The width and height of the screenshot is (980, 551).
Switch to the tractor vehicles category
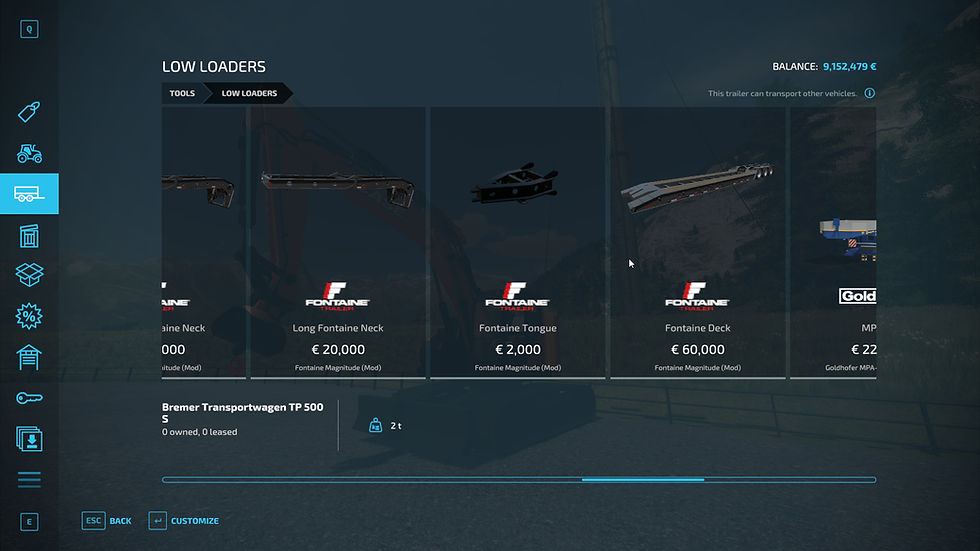(29, 153)
